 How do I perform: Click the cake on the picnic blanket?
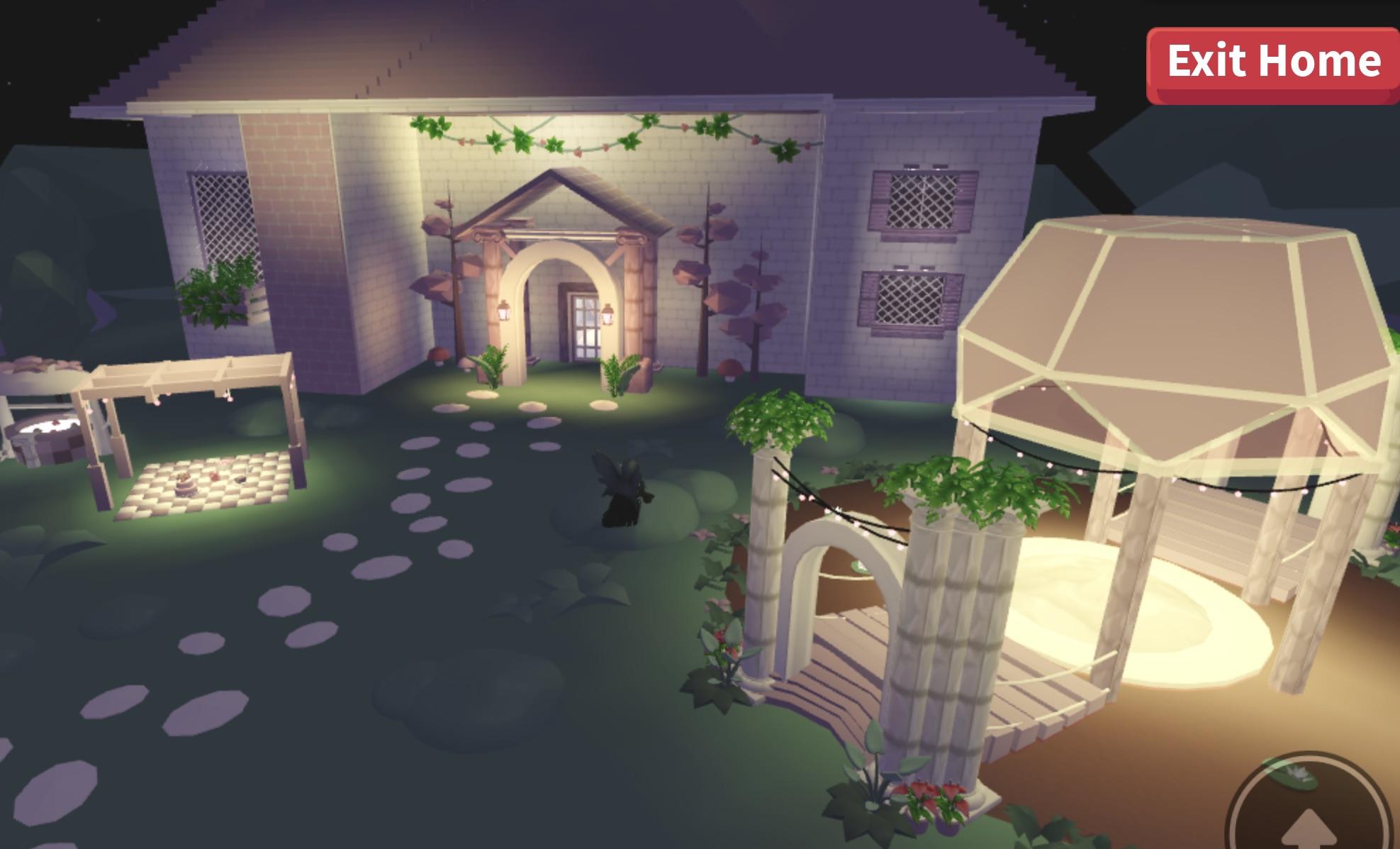[186, 486]
